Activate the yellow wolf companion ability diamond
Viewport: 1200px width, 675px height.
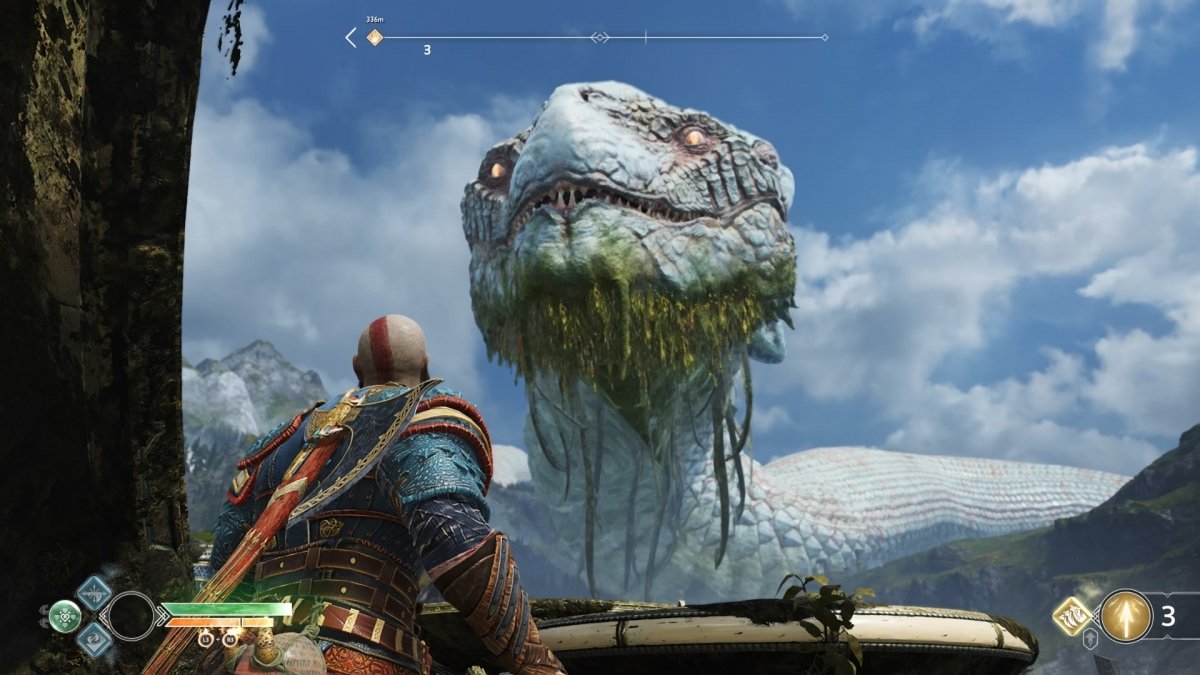[1071, 616]
